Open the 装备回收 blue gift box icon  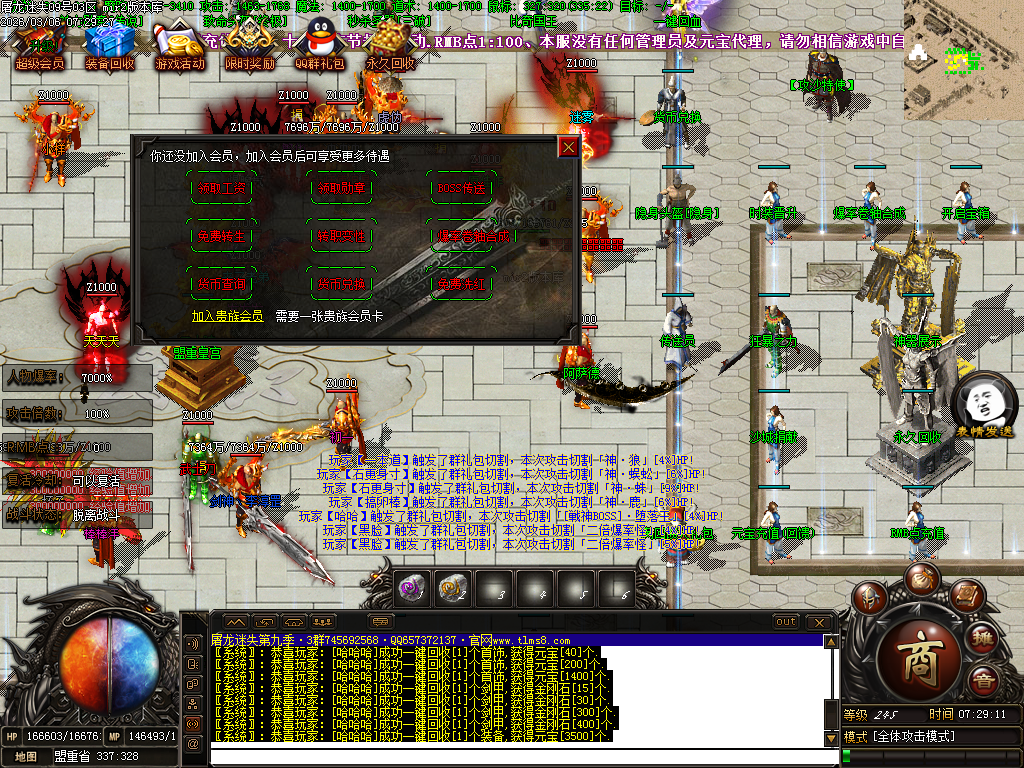109,45
